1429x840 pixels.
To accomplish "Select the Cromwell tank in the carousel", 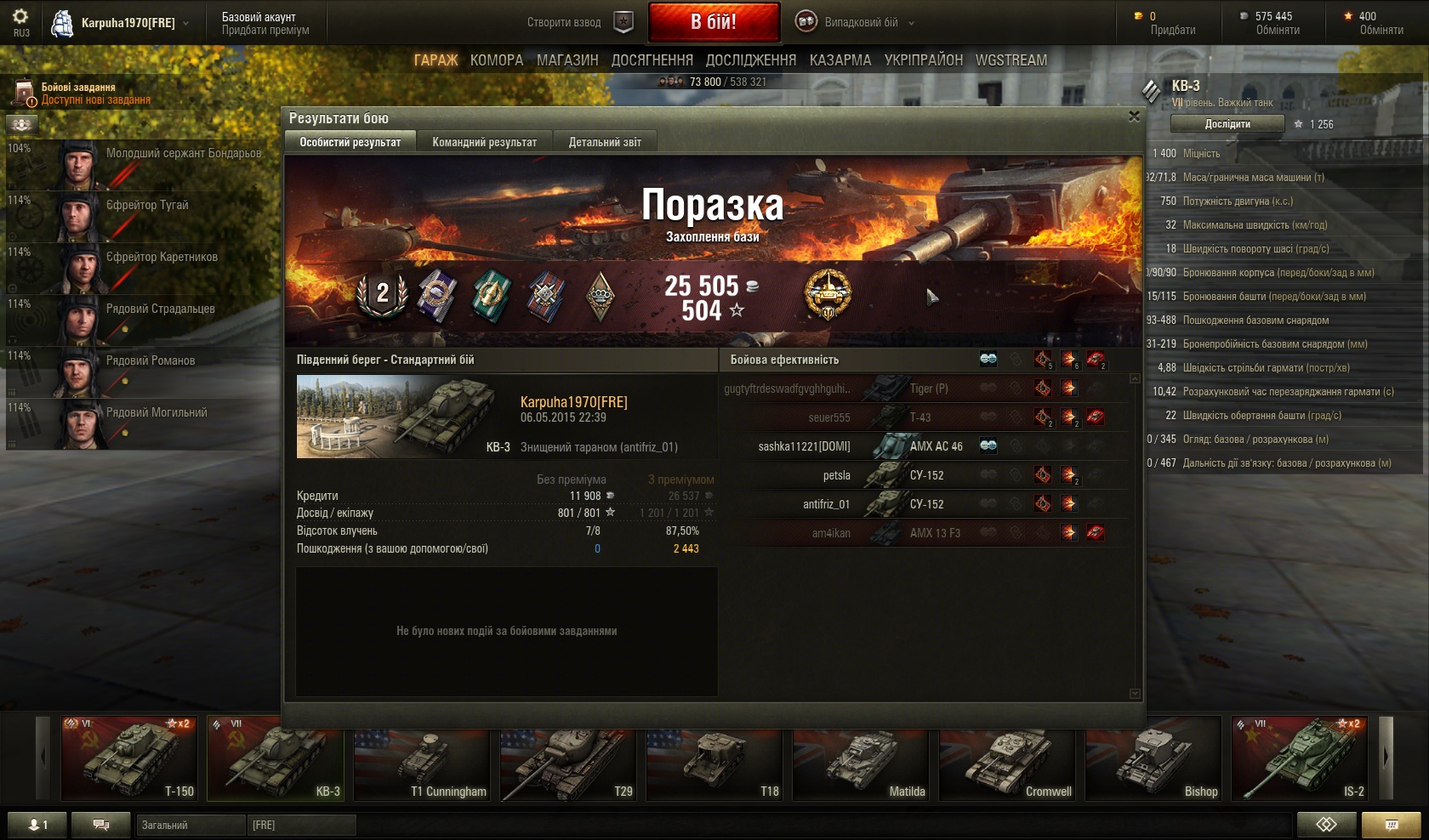I will pyautogui.click(x=1006, y=759).
